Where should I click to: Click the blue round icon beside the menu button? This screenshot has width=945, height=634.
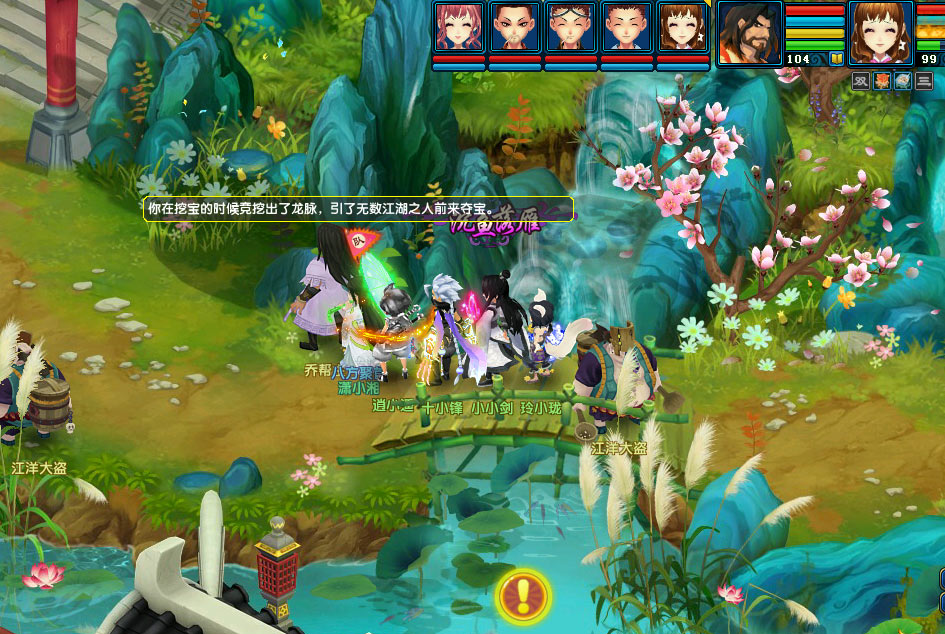[903, 82]
